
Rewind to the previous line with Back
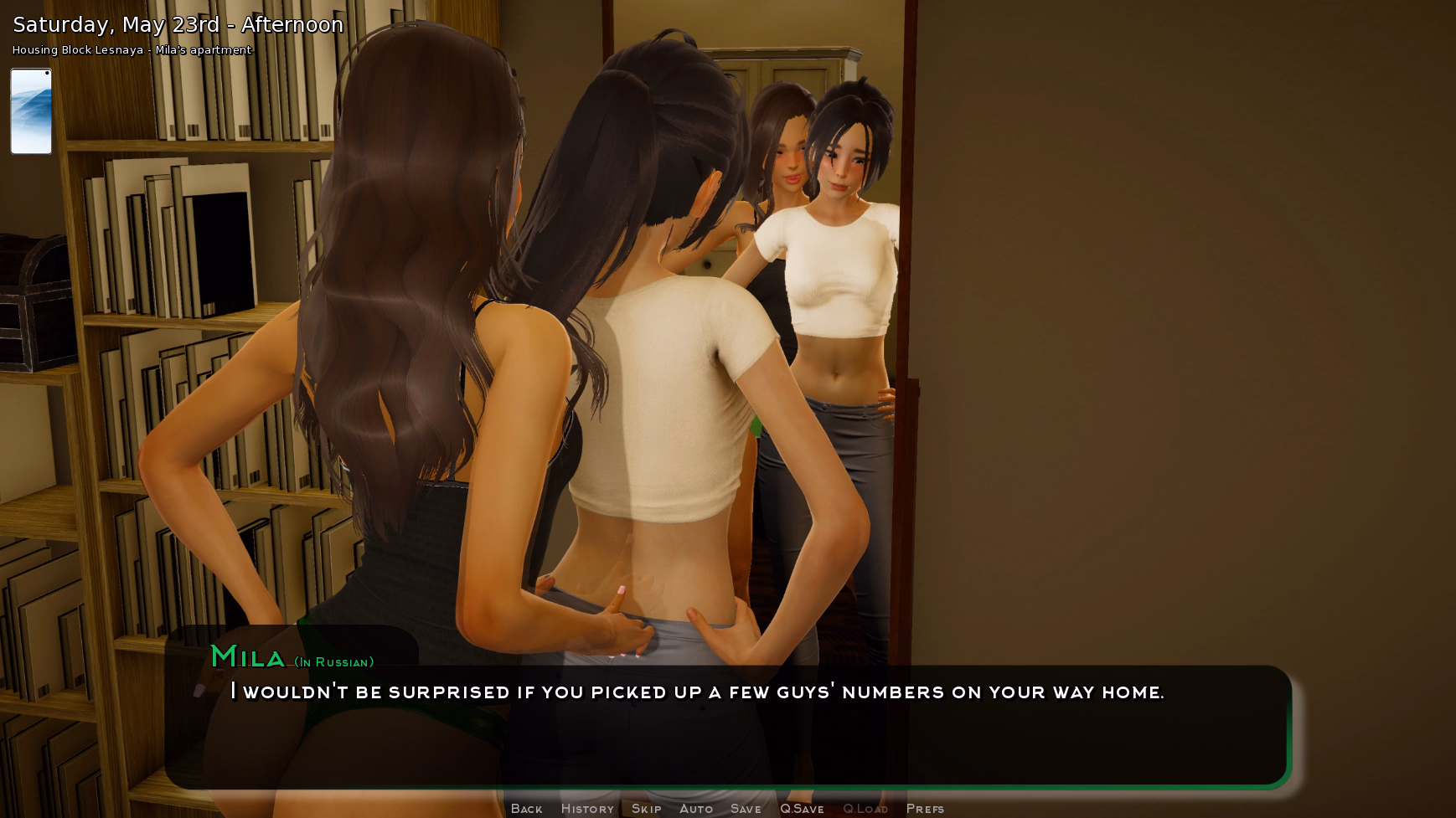point(526,808)
